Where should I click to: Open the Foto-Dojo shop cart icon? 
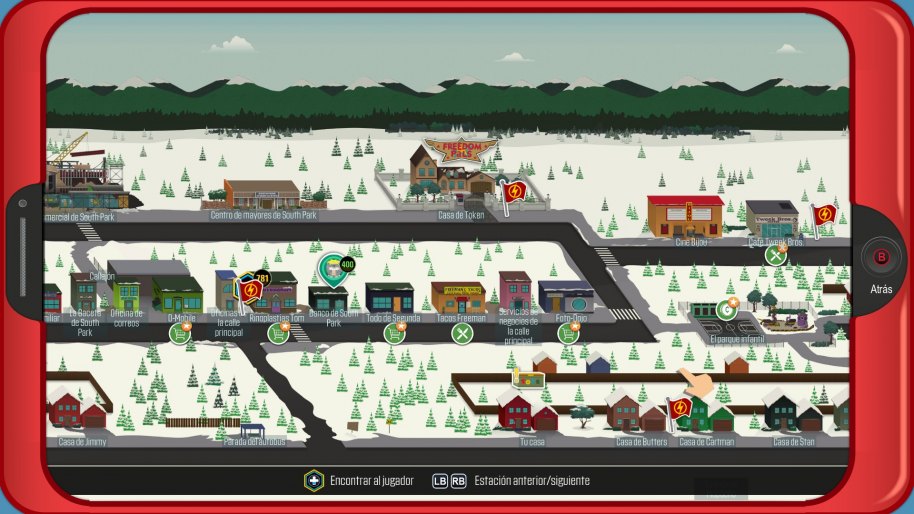click(569, 332)
